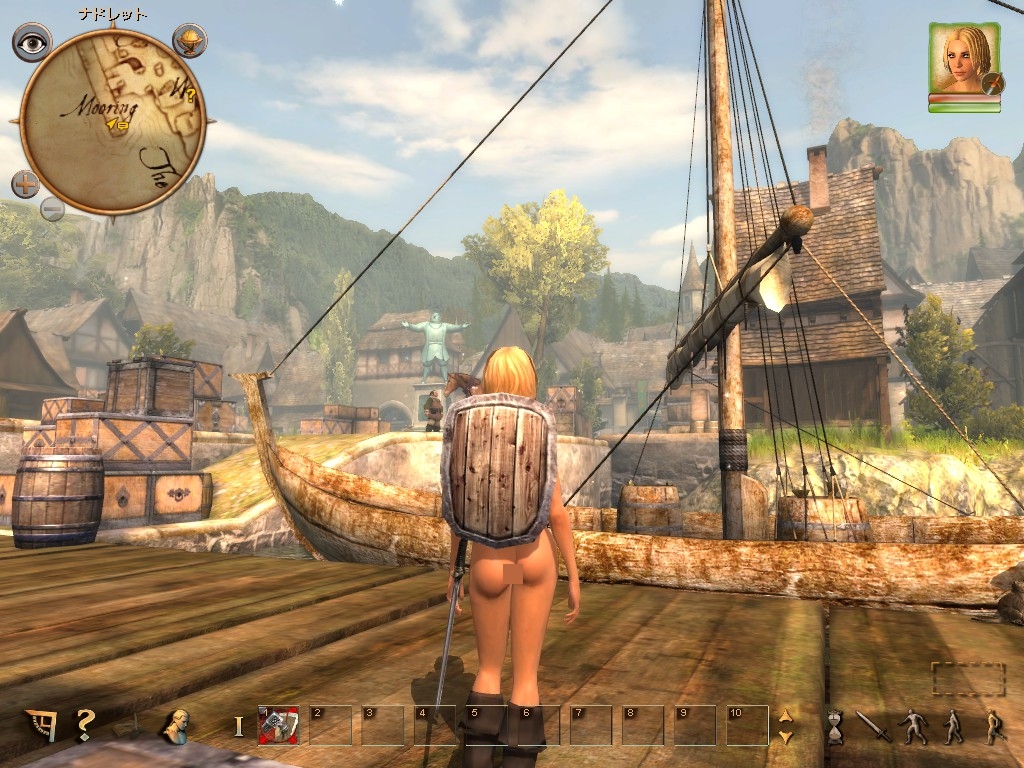Image resolution: width=1024 pixels, height=768 pixels.
Task: Switch hotbar page with the up arrow
Action: pos(785,716)
